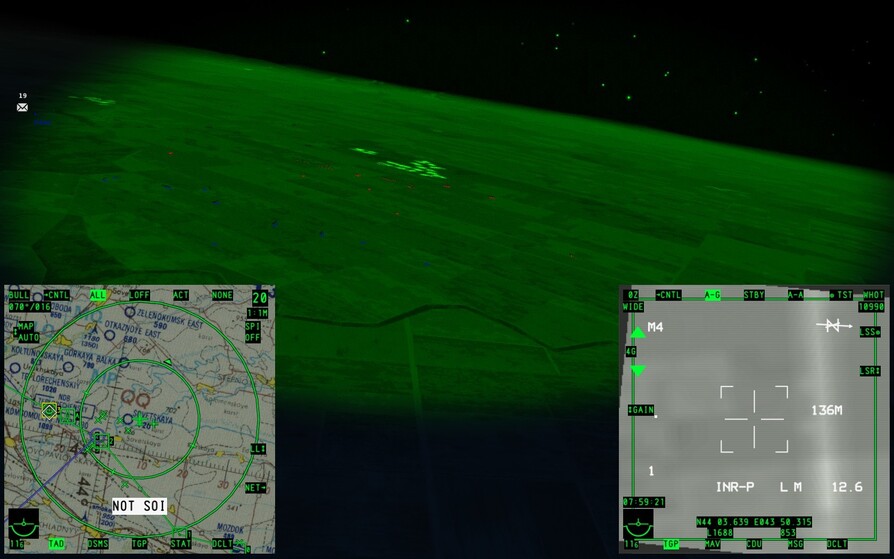This screenshot has height=559, width=894.
Task: Select the ACT option on the TAD
Action: [181, 295]
